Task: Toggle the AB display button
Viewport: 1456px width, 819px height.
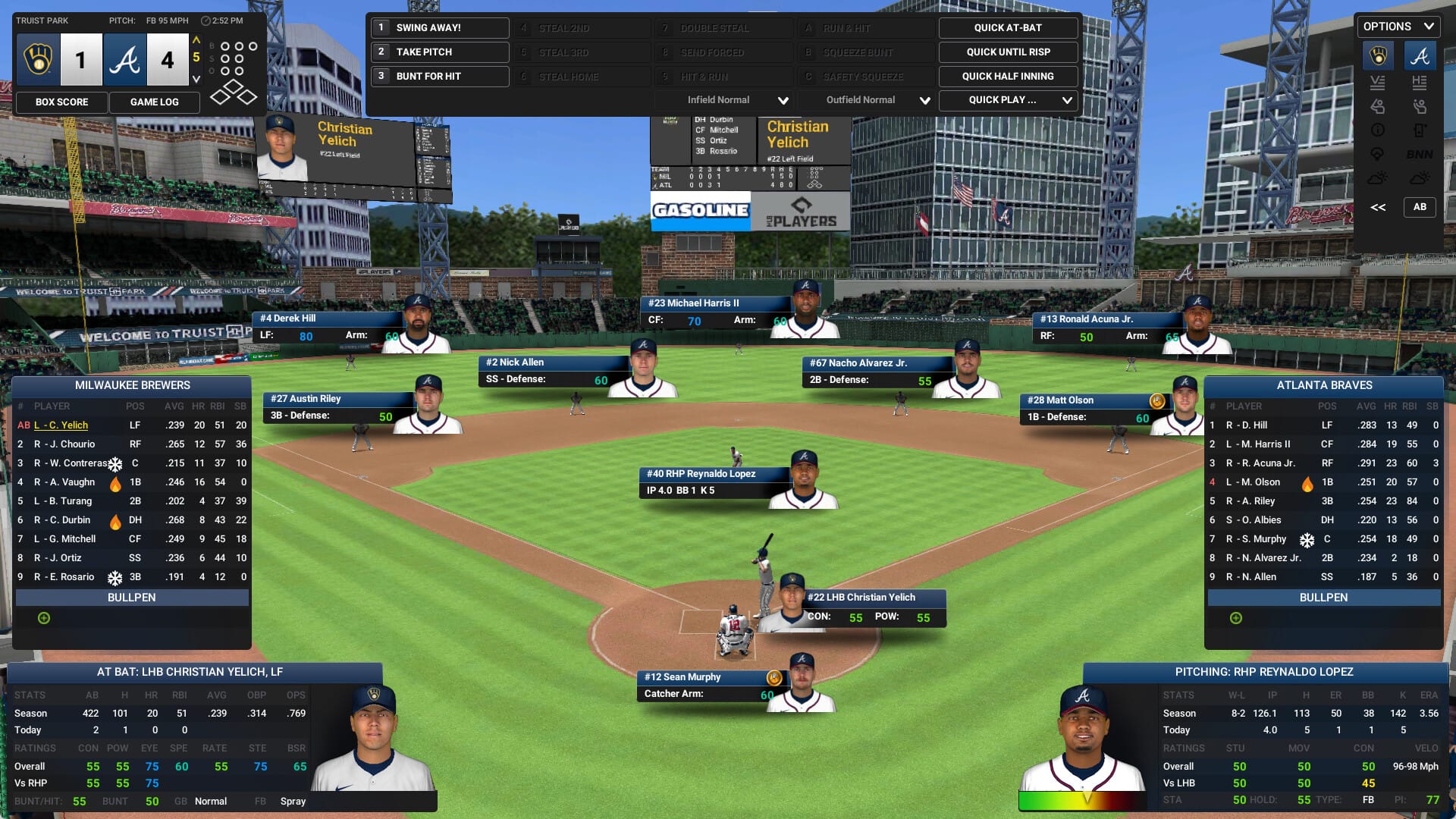Action: coord(1421,206)
